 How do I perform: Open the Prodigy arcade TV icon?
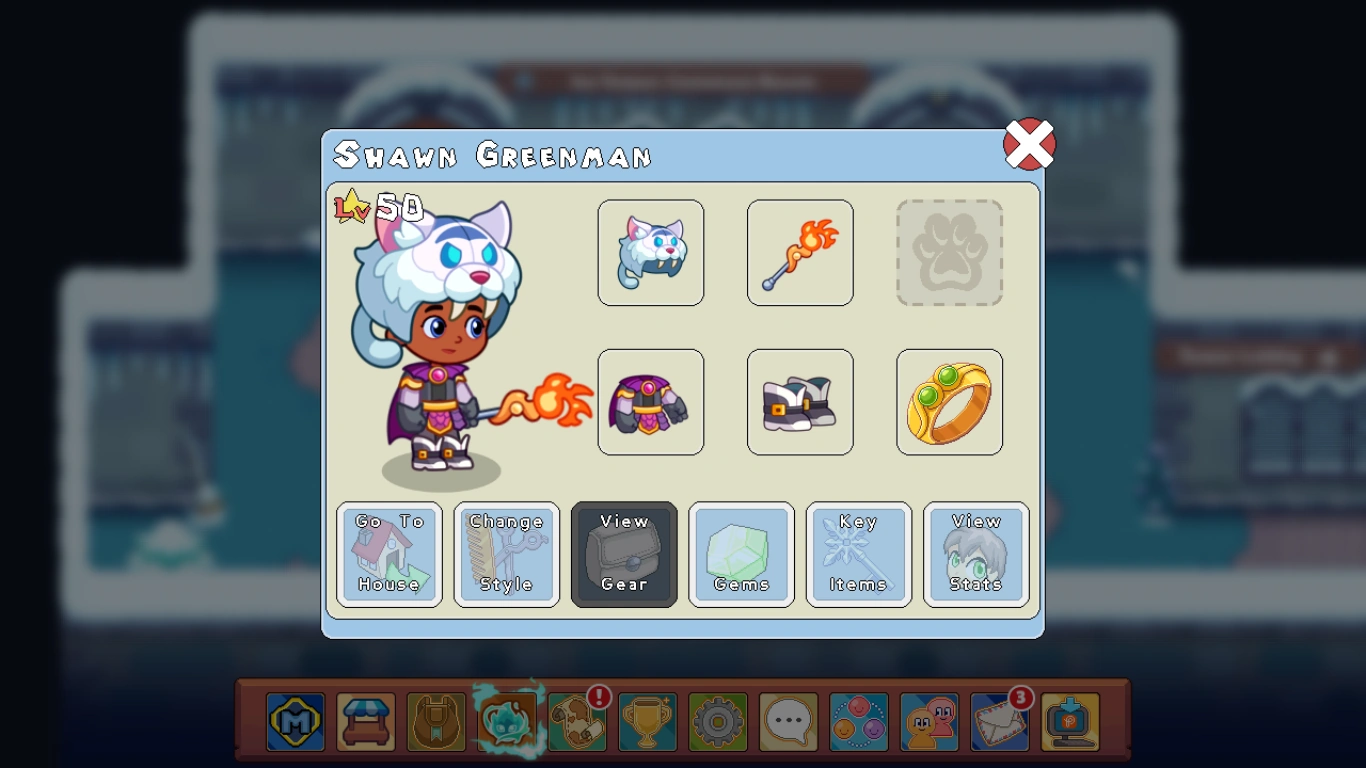(x=1070, y=721)
